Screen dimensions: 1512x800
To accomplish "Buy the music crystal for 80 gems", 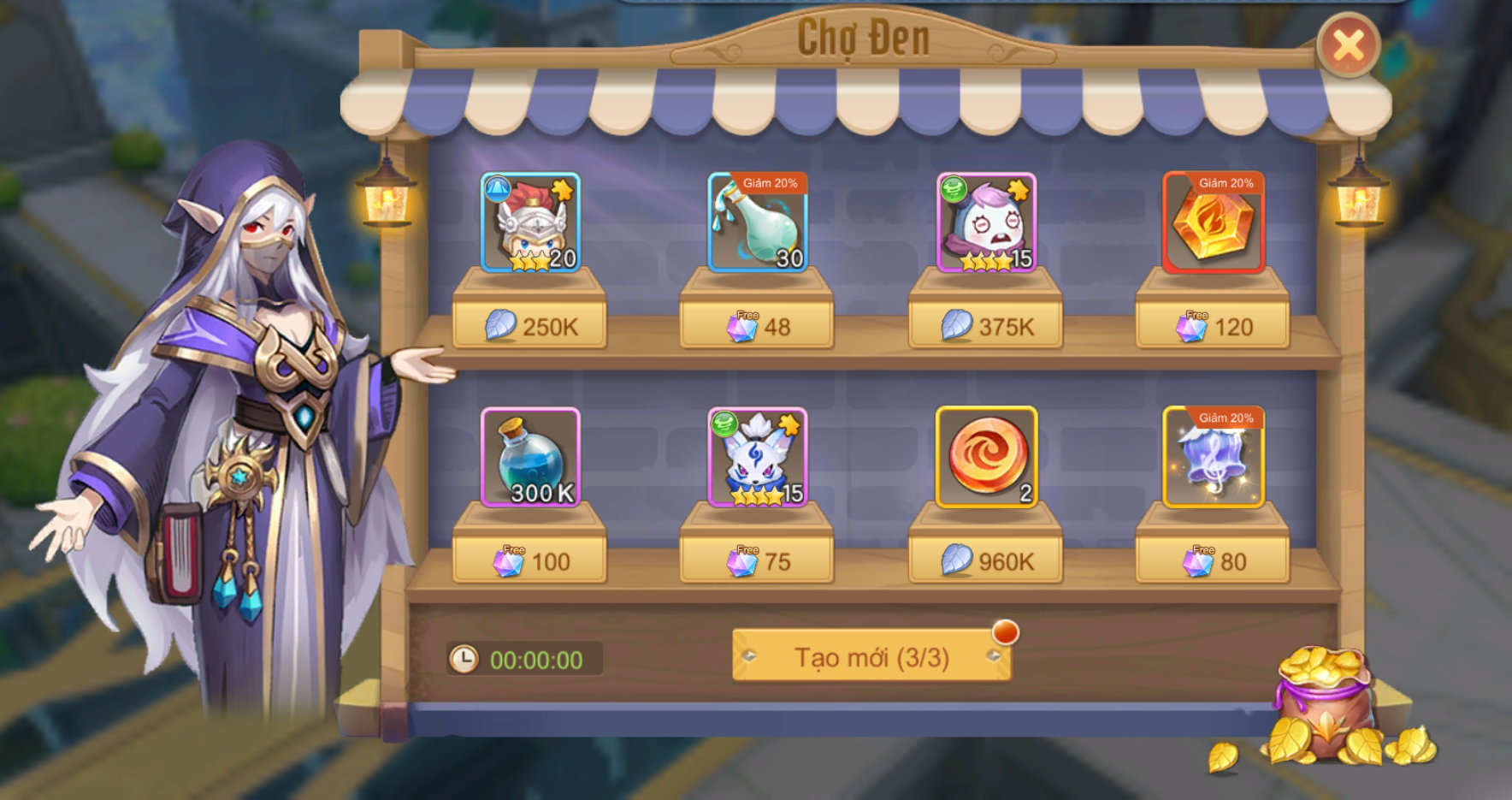I will point(1213,562).
